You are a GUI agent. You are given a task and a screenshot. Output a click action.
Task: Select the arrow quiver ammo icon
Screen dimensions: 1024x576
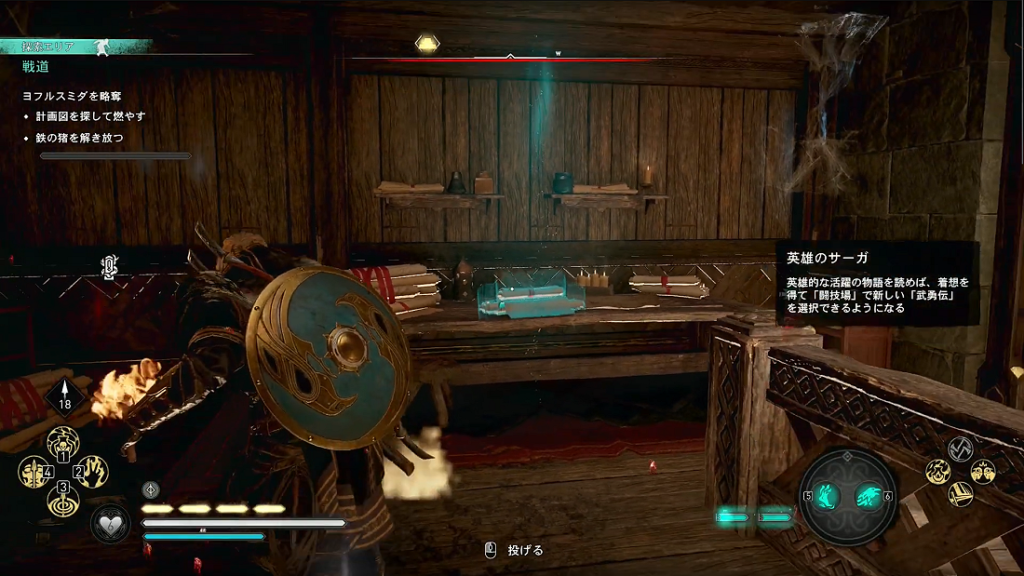click(x=65, y=399)
